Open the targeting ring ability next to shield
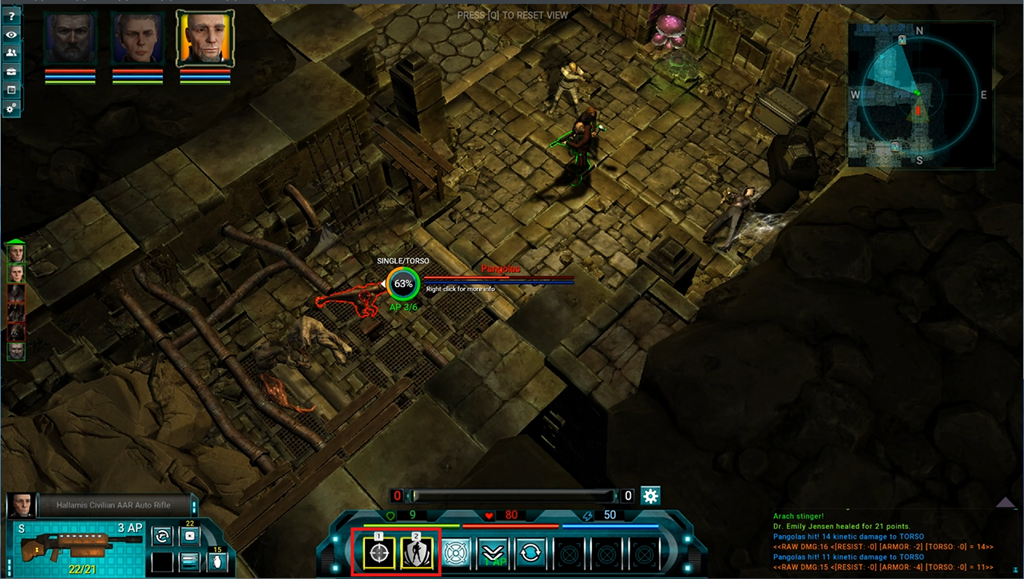 click(x=455, y=553)
